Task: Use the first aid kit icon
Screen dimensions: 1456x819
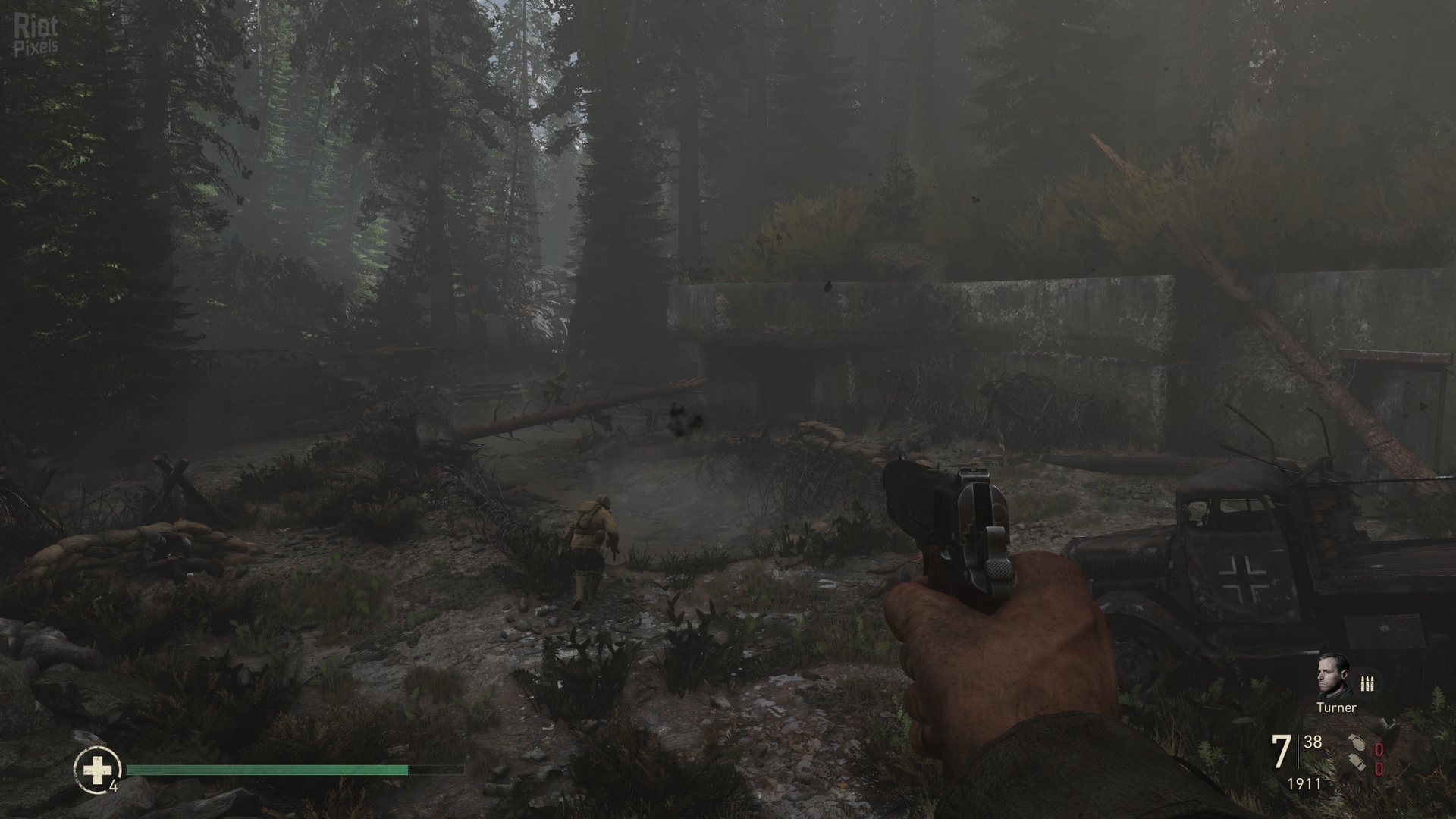Action: tap(96, 770)
